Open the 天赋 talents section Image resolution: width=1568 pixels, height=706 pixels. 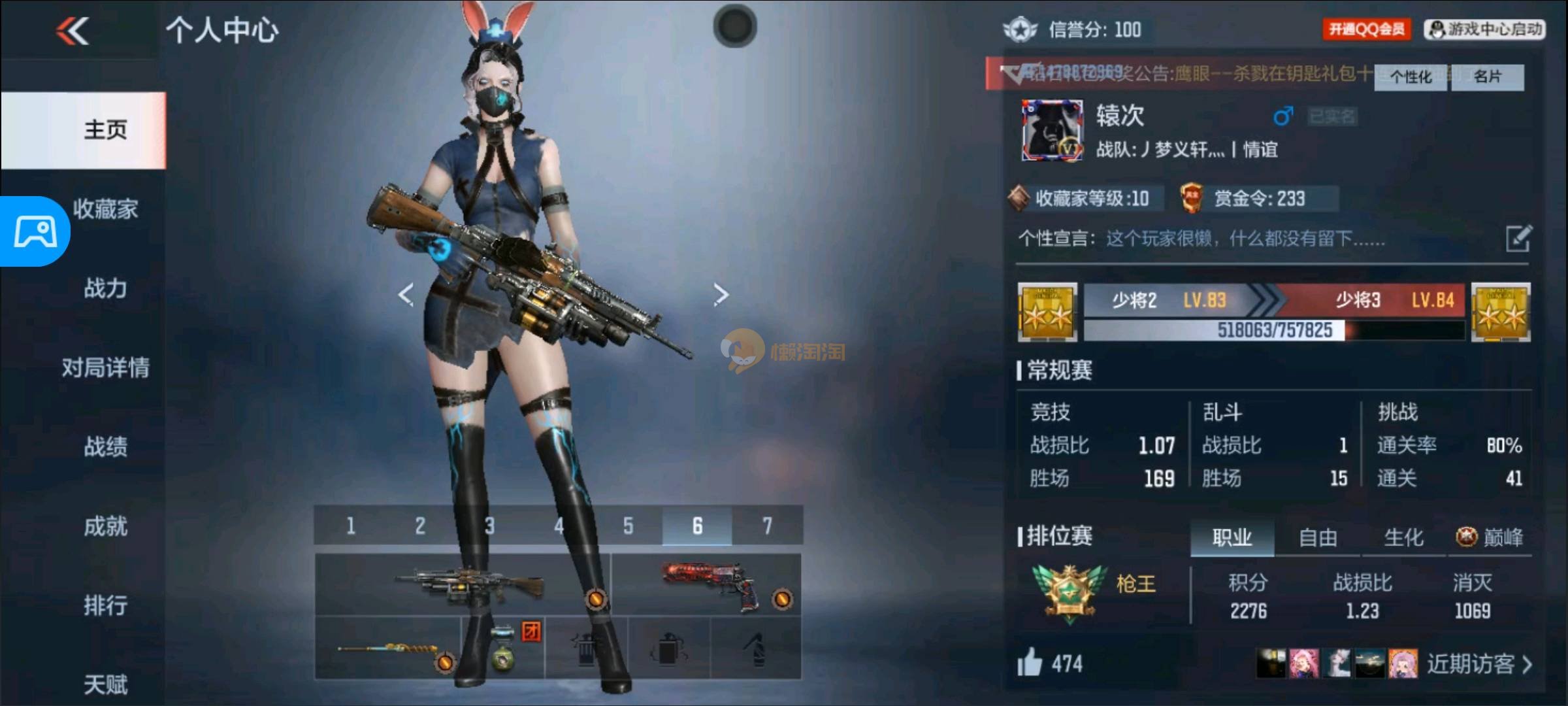(105, 684)
